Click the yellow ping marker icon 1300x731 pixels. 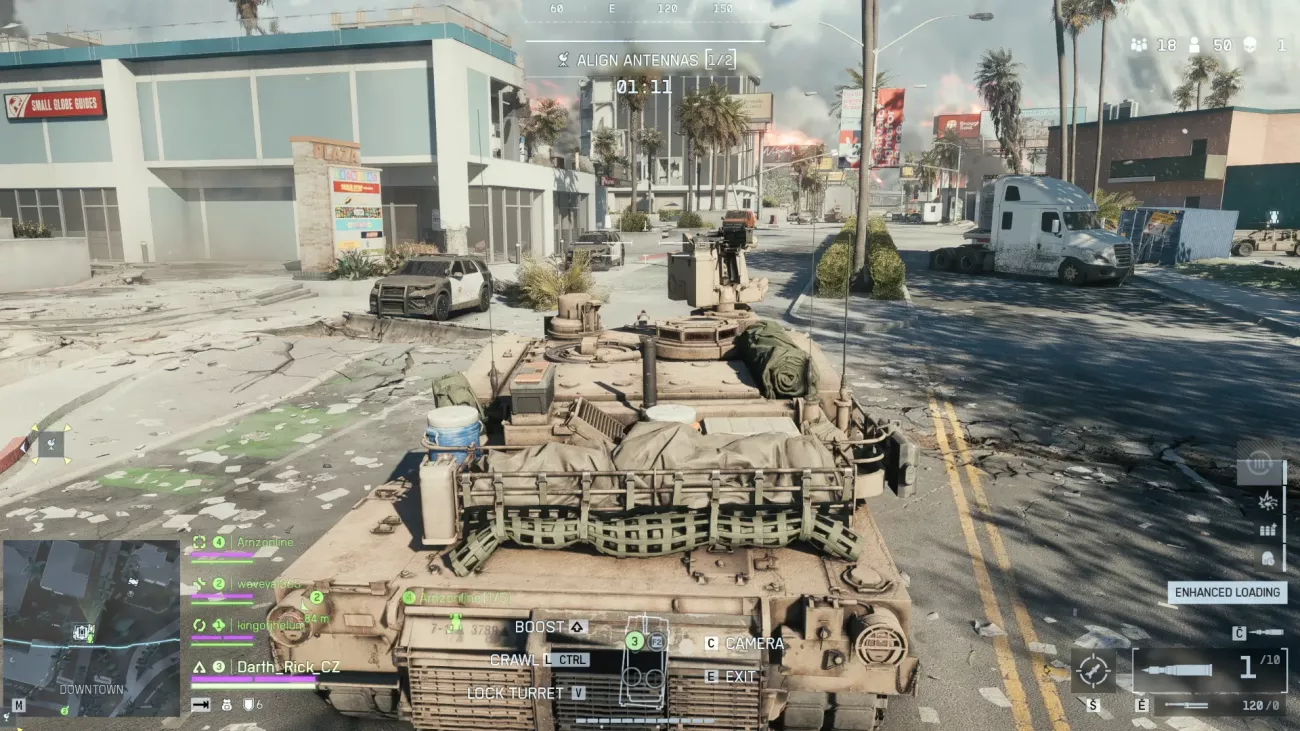coord(51,444)
